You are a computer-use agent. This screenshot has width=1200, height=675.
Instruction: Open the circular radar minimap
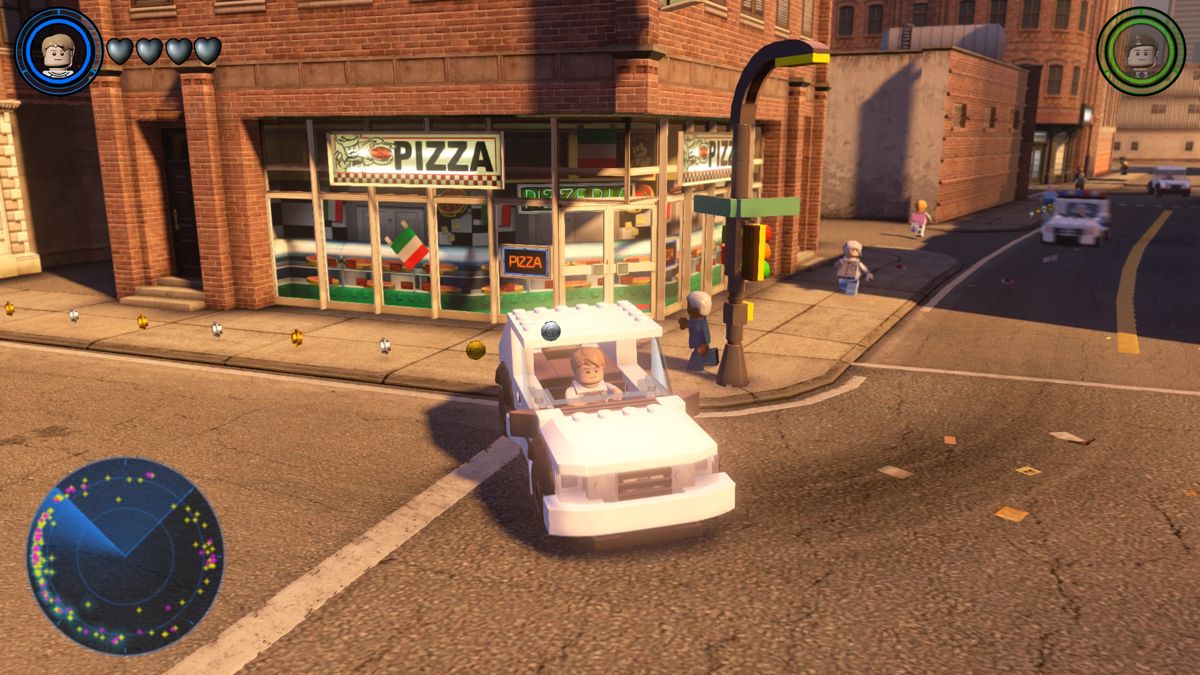[x=125, y=555]
